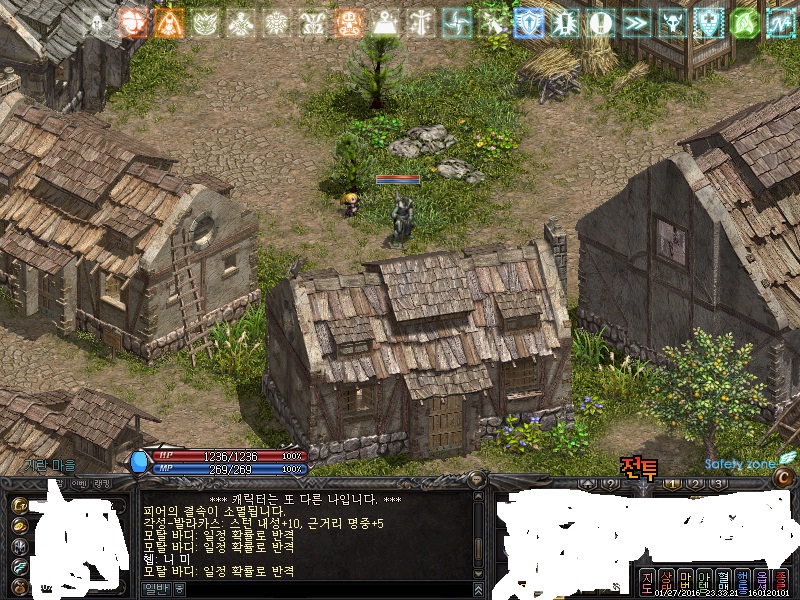800x600 pixels.
Task: Select the 일반 general chat tab
Action: [x=156, y=589]
